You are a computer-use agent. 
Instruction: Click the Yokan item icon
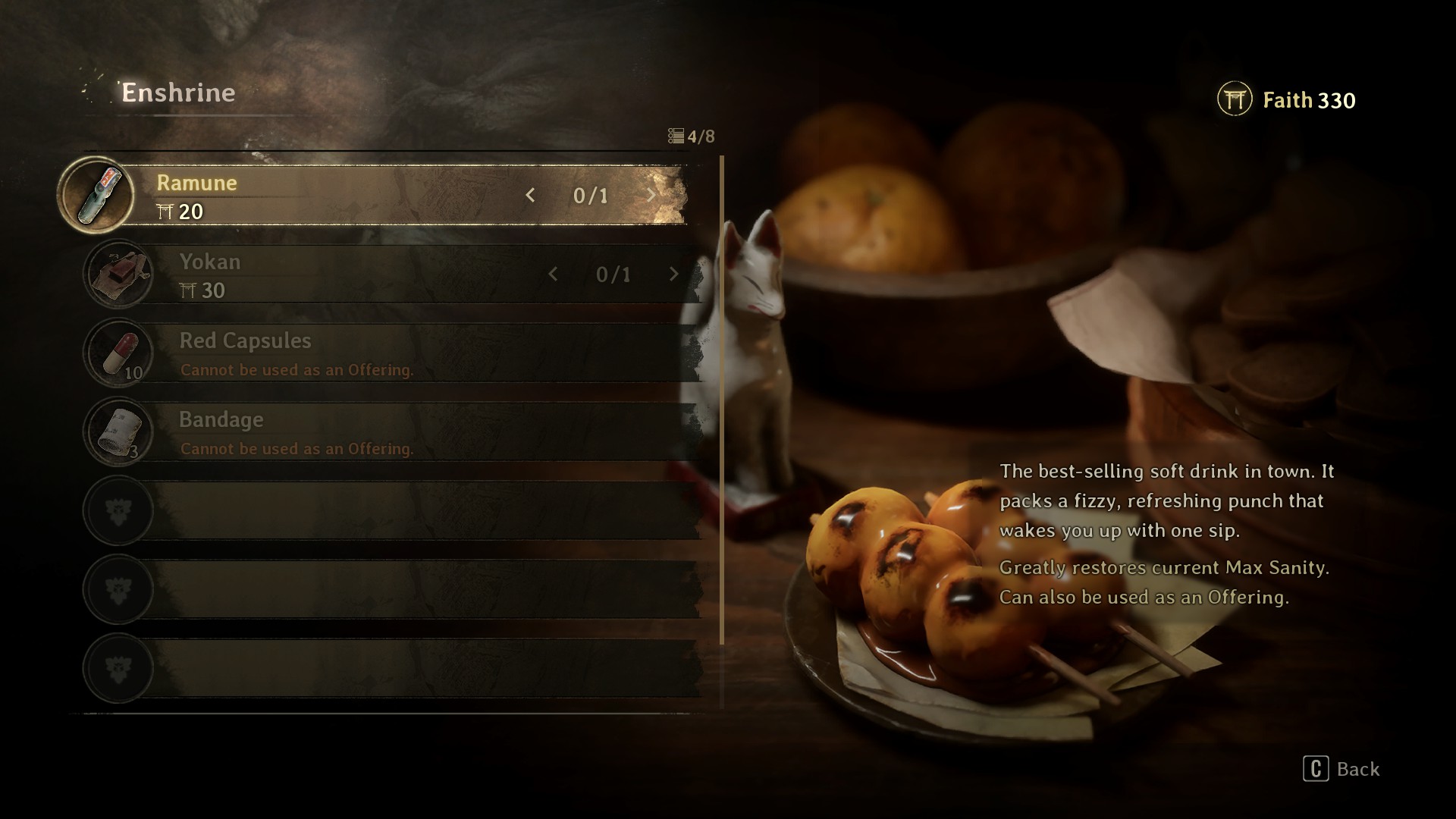pyautogui.click(x=118, y=275)
